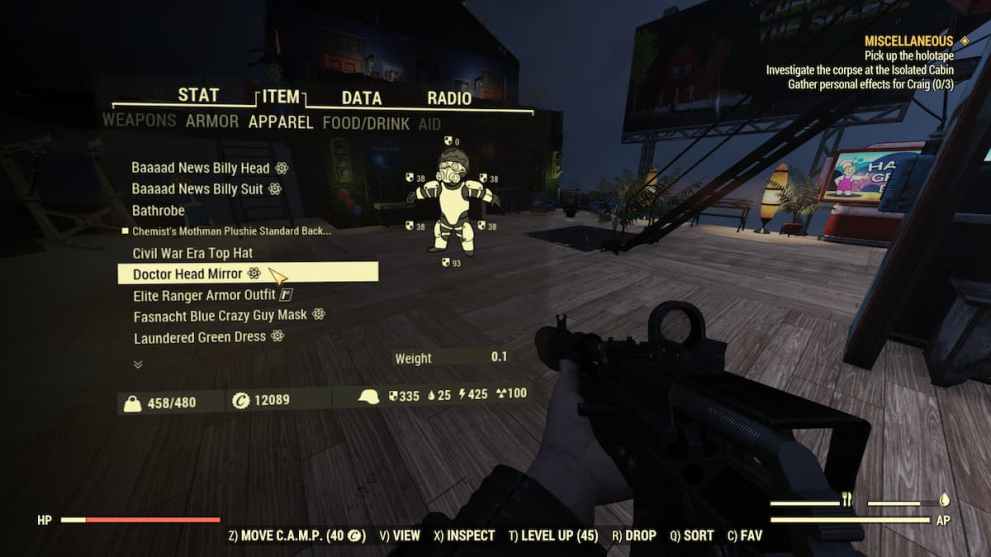
Task: Switch to the STAT tab
Action: click(x=198, y=95)
